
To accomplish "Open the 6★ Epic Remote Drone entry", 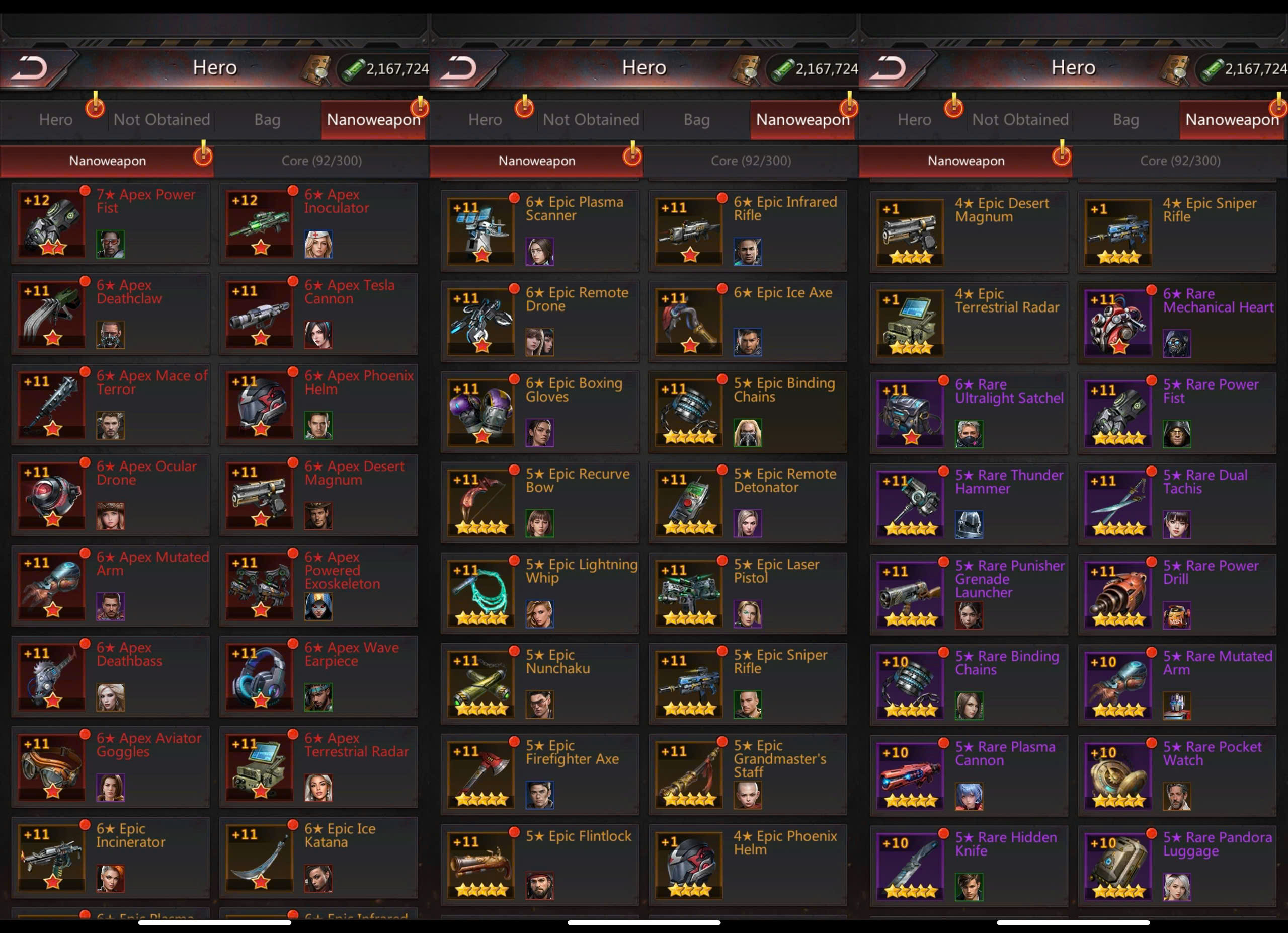I will (x=539, y=321).
